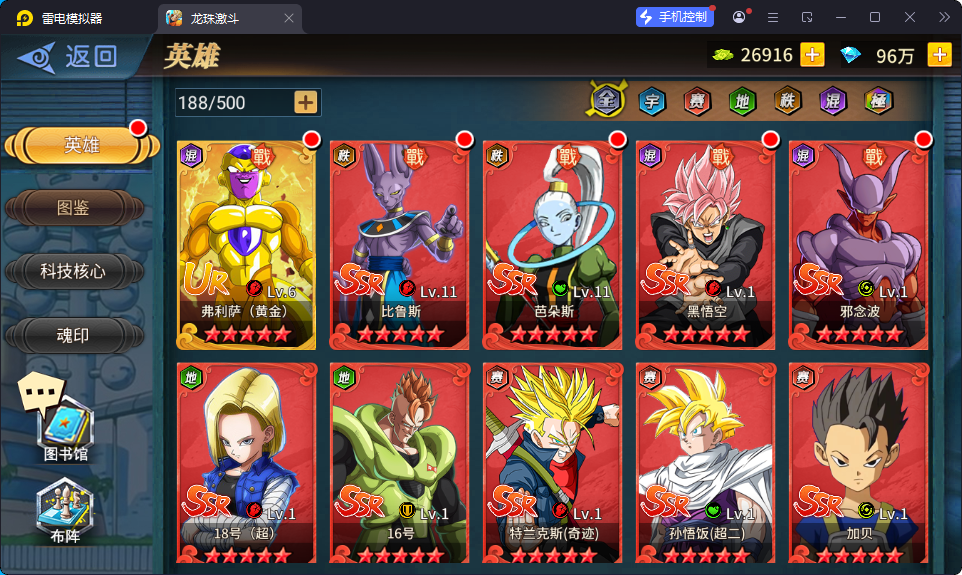Add diamonds with the plus button

pyautogui.click(x=939, y=55)
